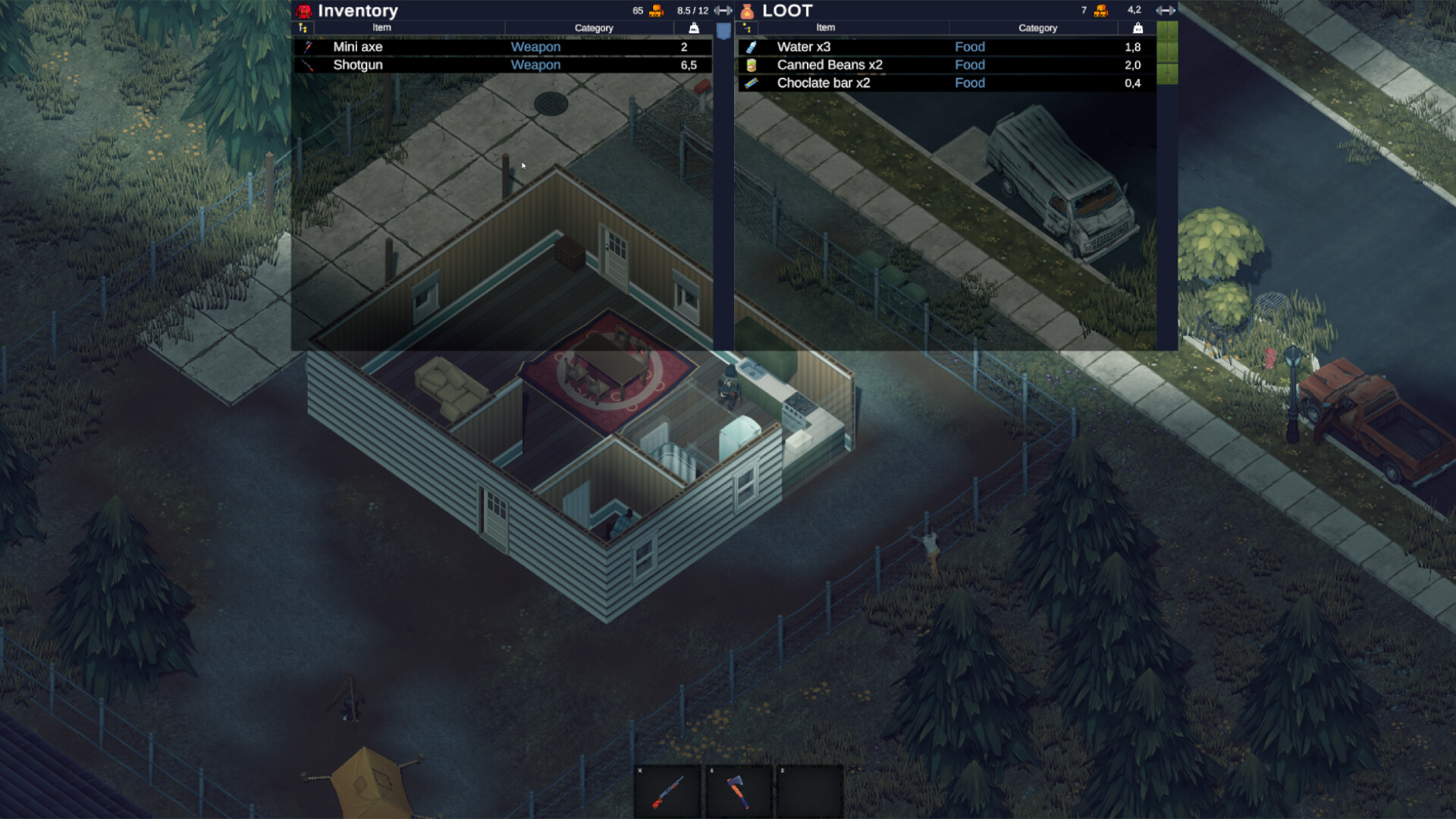Sort inventory by weight icon column
Image resolution: width=1456 pixels, height=819 pixels.
(x=693, y=28)
